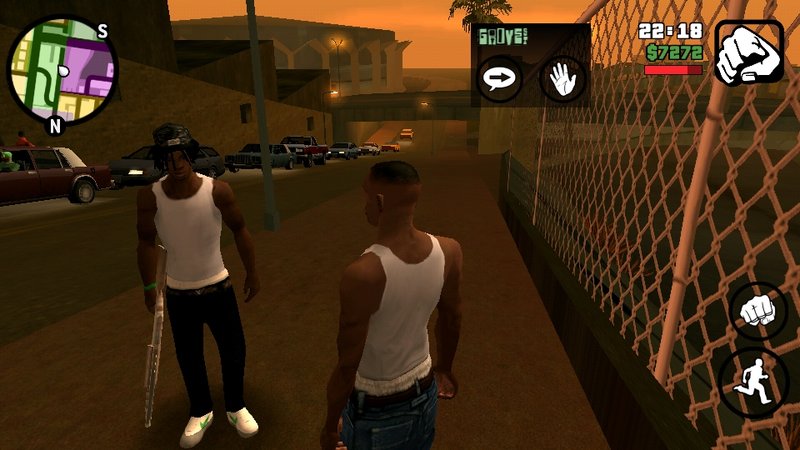Choose the raised hand gang command
The width and height of the screenshot is (800, 450).
(562, 79)
